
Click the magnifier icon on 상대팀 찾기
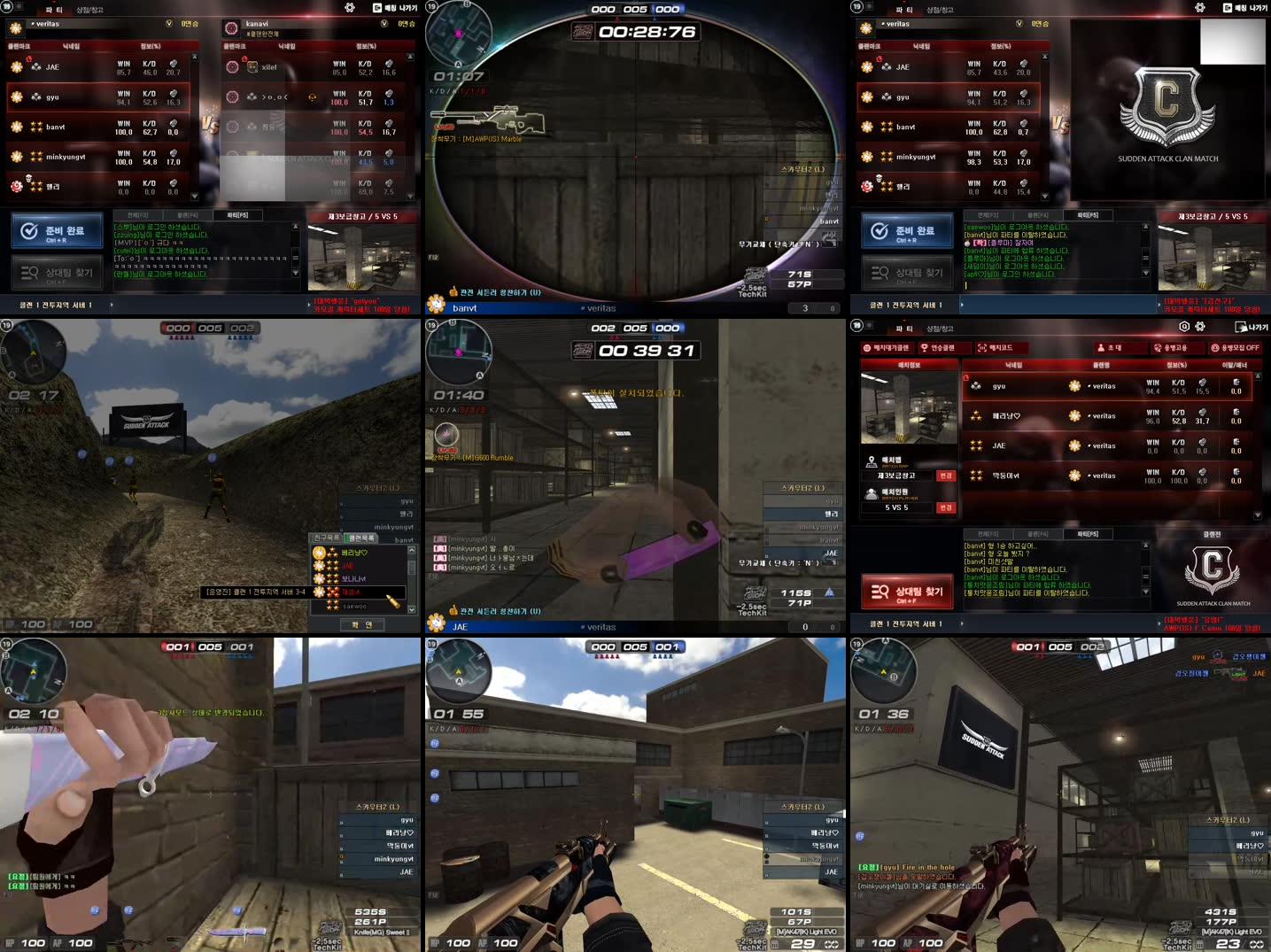tap(880, 590)
